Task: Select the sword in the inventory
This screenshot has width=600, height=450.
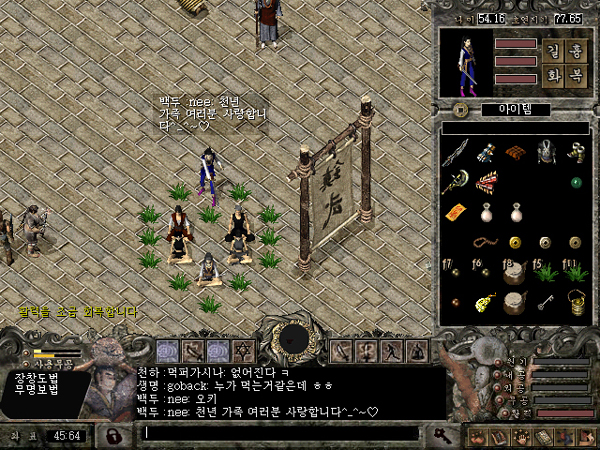Action: (457, 151)
